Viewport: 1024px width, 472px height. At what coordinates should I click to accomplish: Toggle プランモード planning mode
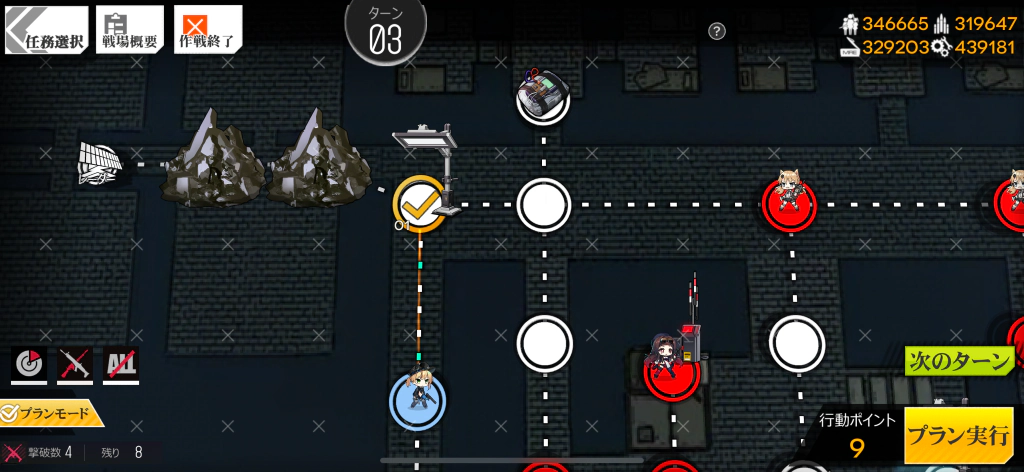[x=50, y=412]
